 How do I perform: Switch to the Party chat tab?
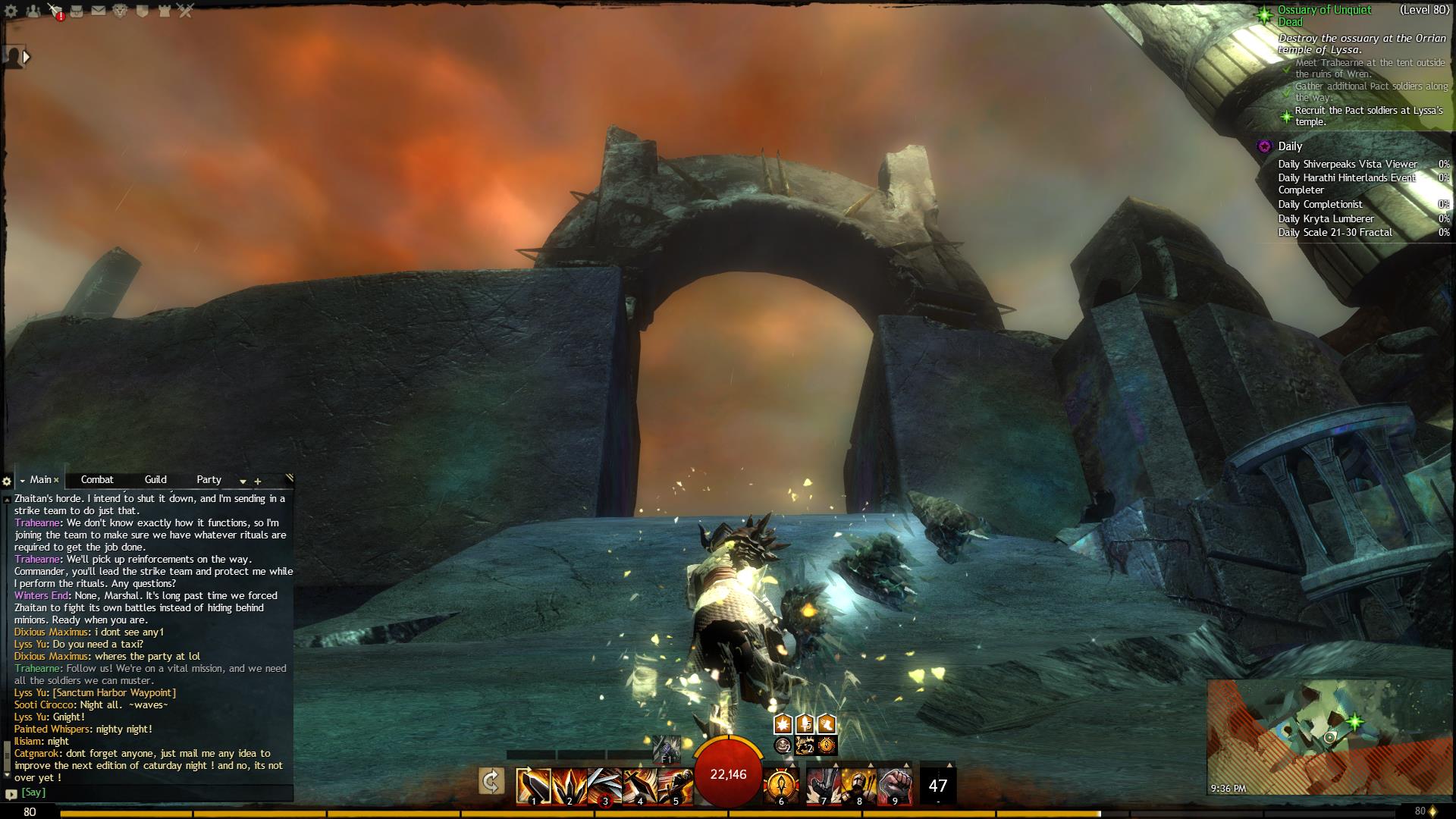click(x=209, y=479)
